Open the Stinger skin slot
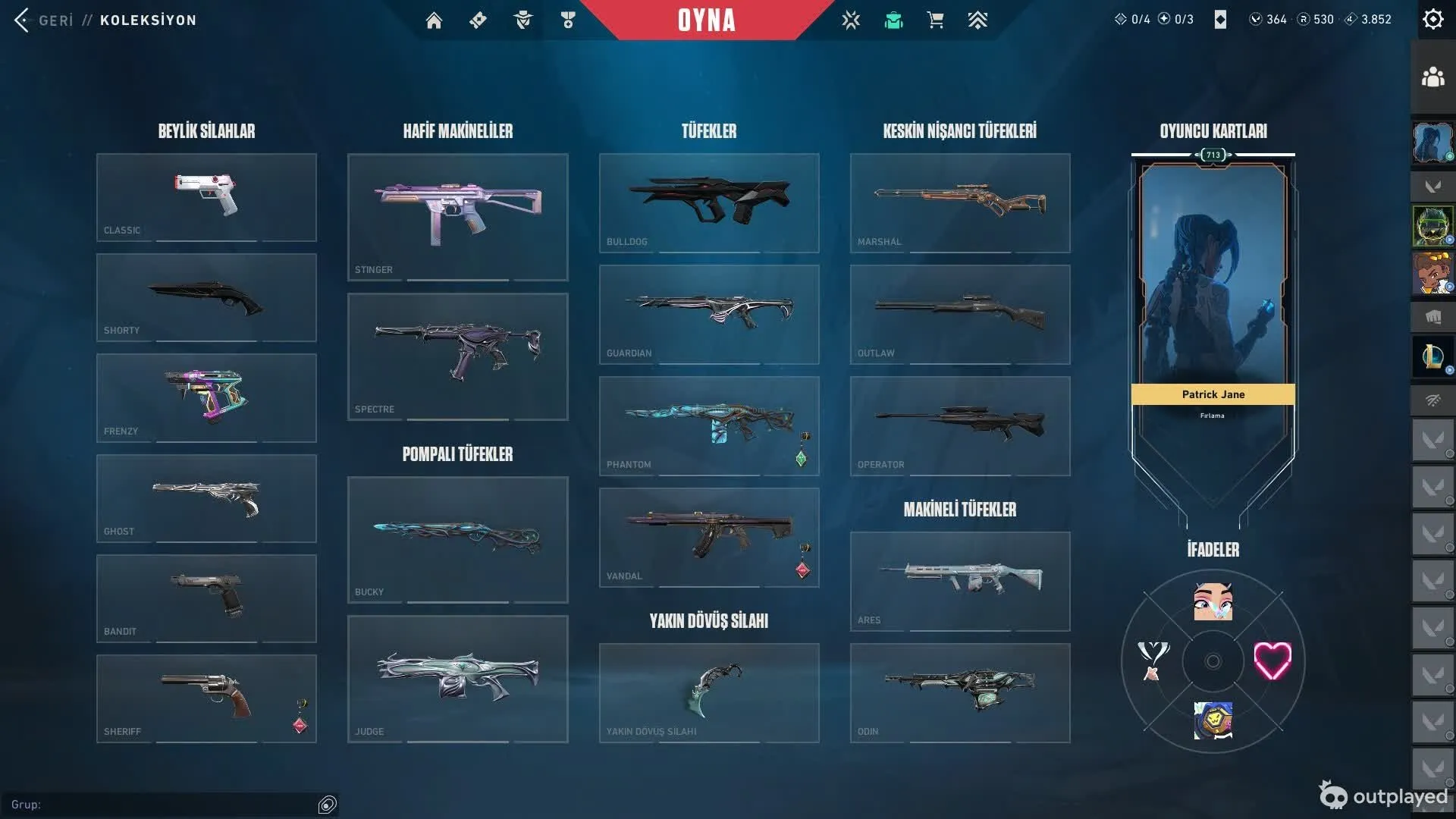The image size is (1456, 819). (x=457, y=217)
